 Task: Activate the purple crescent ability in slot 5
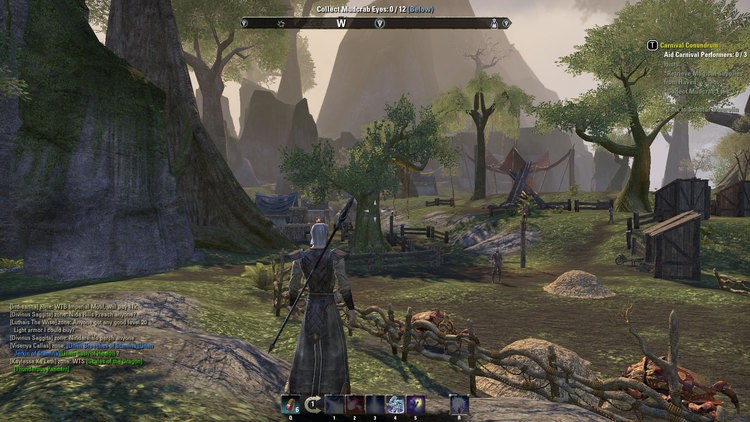tap(416, 404)
